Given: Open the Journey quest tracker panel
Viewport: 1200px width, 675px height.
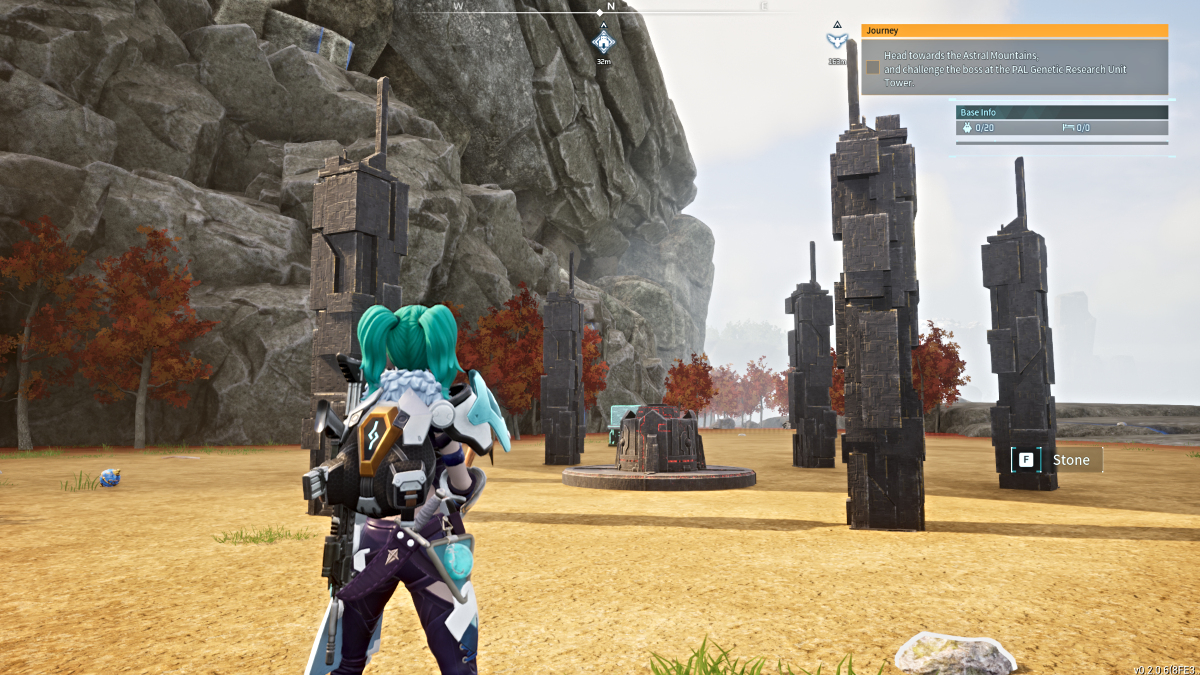Looking at the screenshot, I should 1014,31.
